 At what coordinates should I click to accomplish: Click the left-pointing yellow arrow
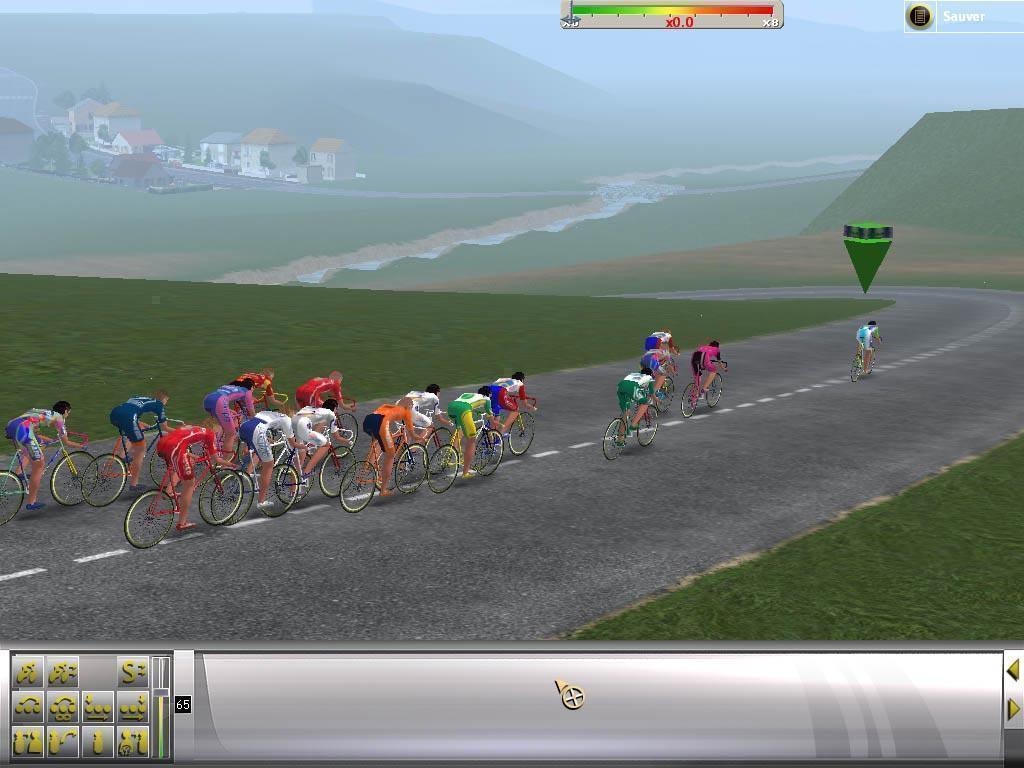pyautogui.click(x=1012, y=670)
